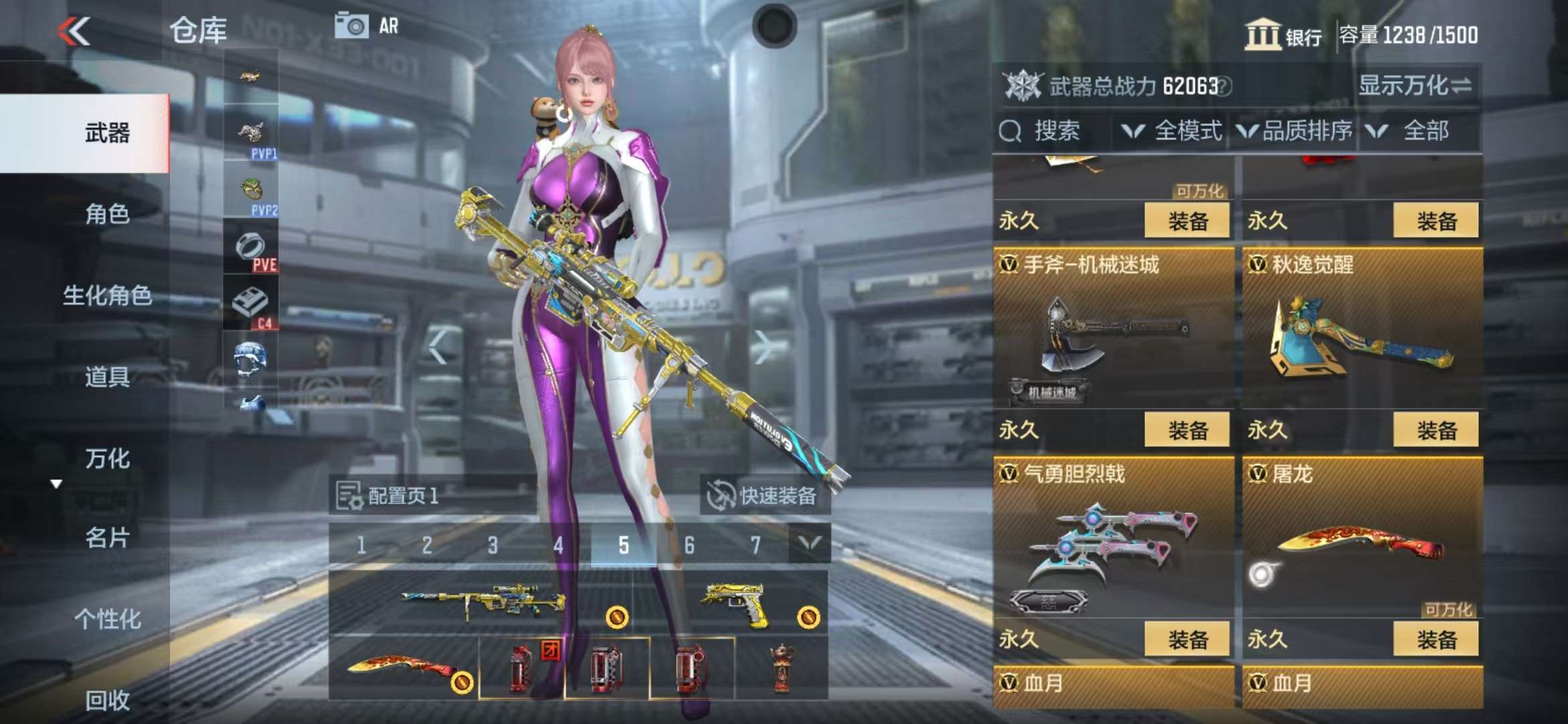The width and height of the screenshot is (1568, 724).
Task: Toggle 显示万化 display switch
Action: [1414, 86]
